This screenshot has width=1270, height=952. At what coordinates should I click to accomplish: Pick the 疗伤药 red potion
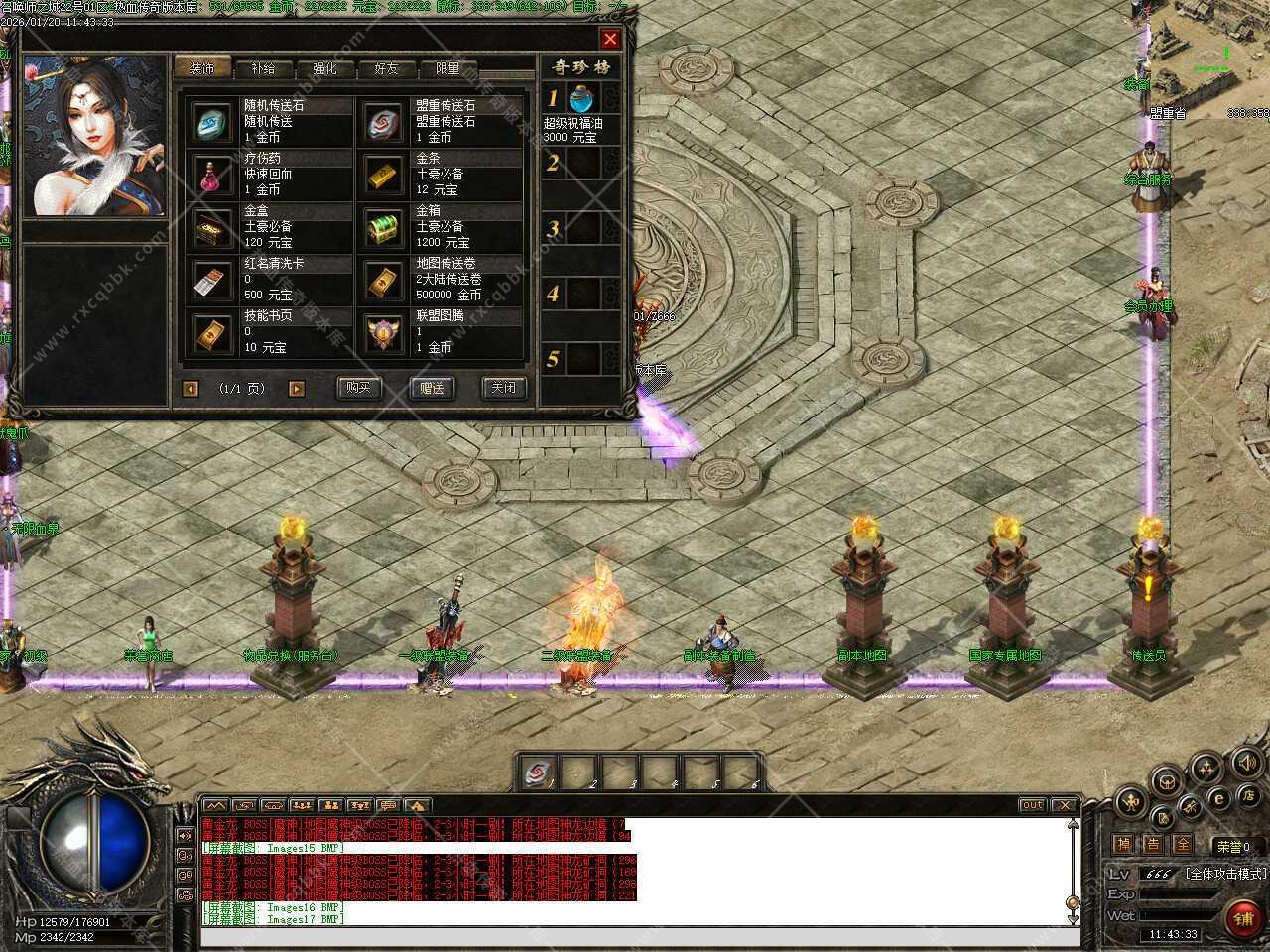click(211, 175)
